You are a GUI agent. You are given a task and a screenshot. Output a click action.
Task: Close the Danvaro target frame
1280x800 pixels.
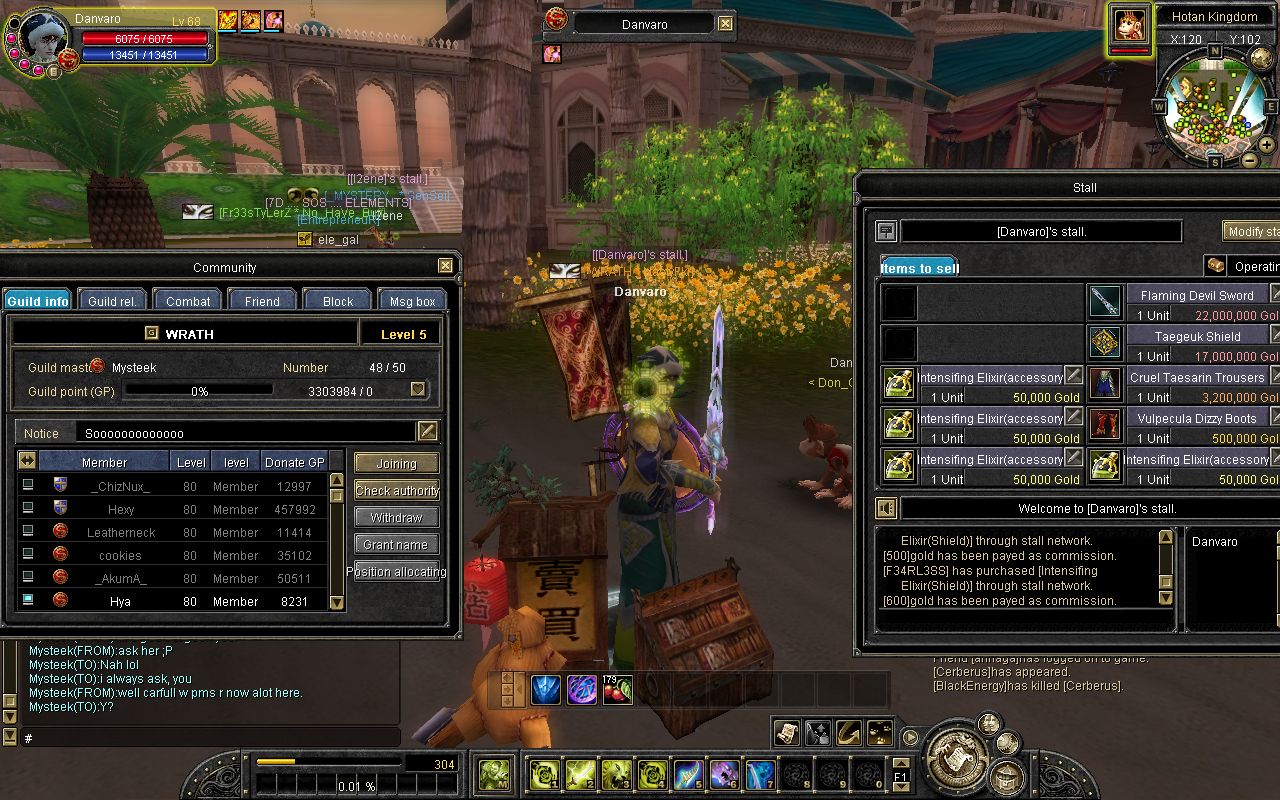point(726,24)
